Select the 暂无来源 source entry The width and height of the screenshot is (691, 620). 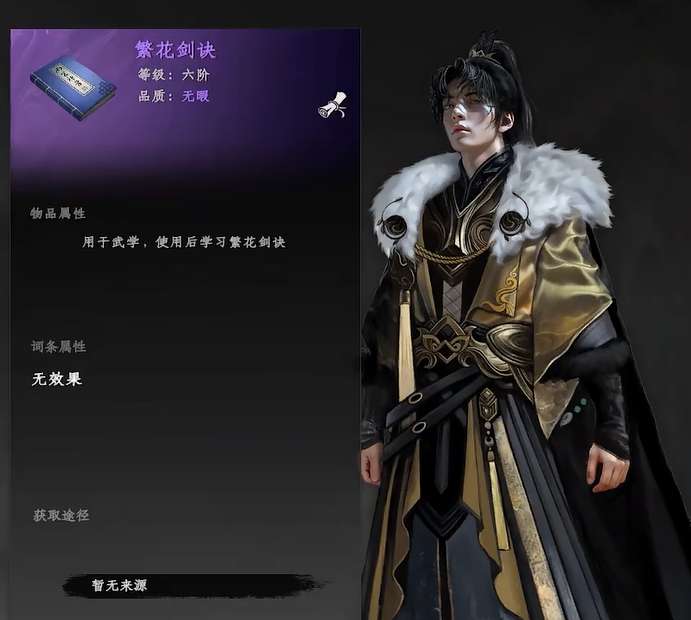pyautogui.click(x=120, y=585)
